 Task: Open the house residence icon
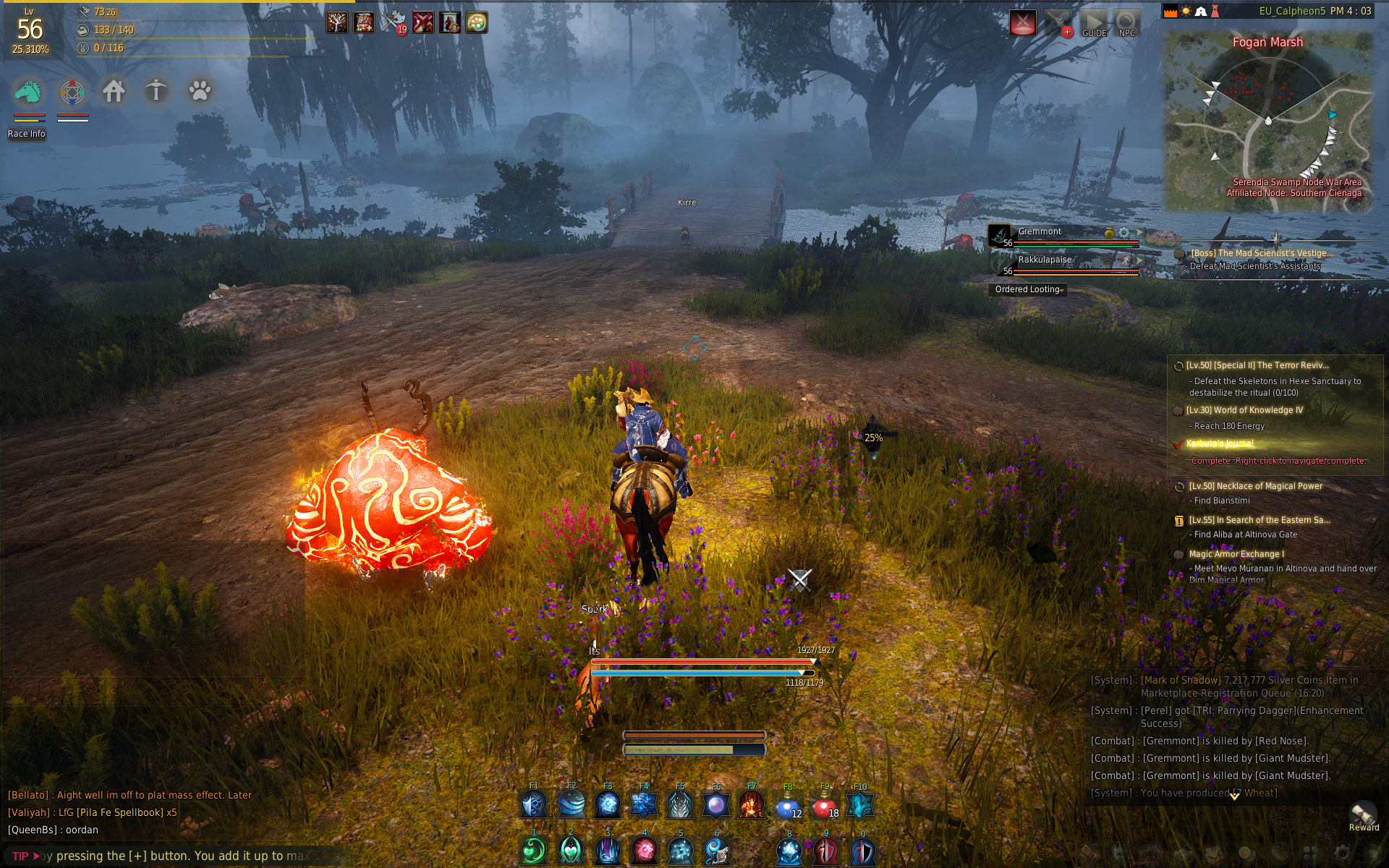(114, 91)
